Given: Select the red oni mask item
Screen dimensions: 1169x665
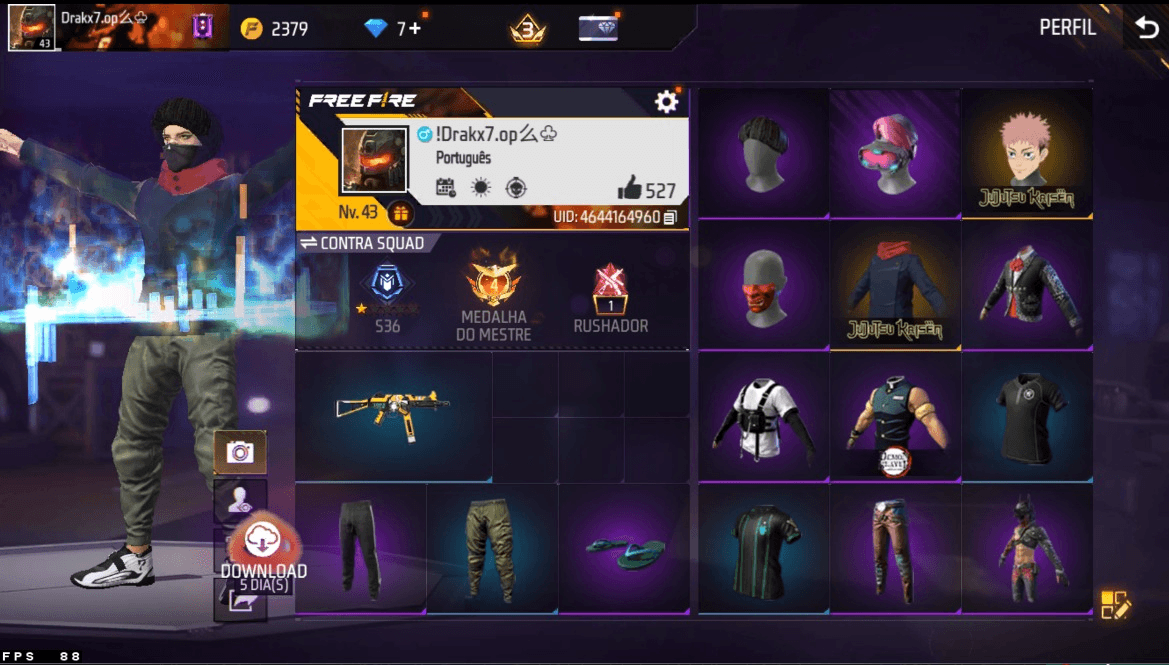Looking at the screenshot, I should coord(763,284).
